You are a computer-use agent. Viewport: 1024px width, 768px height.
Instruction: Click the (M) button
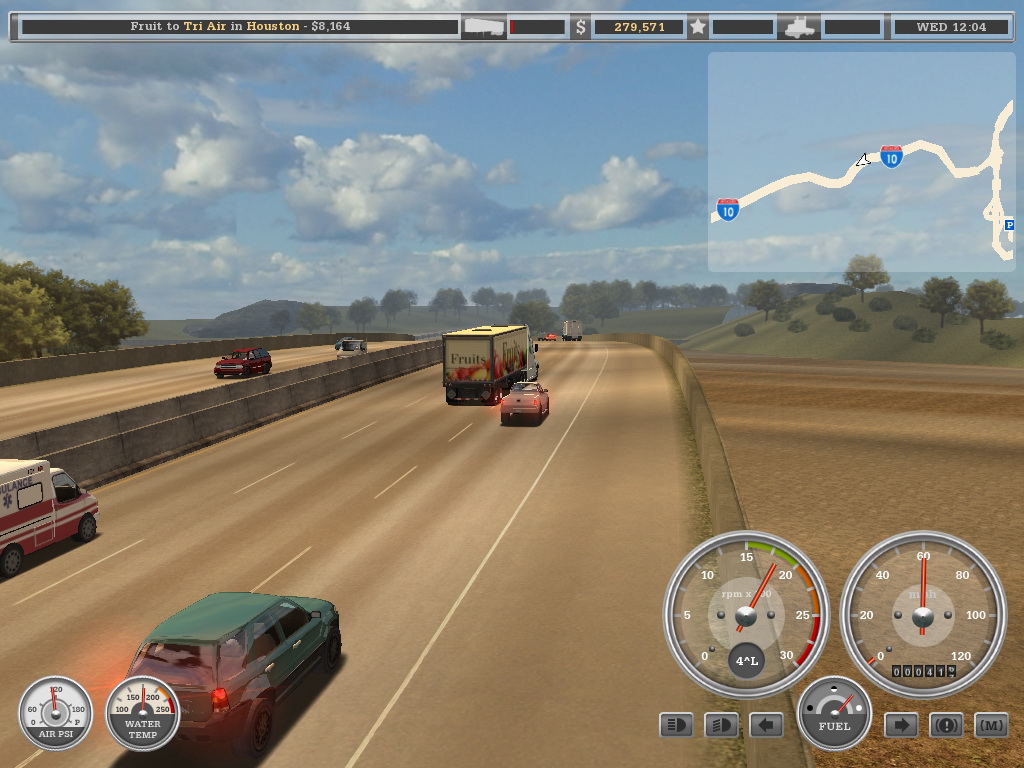(x=991, y=725)
